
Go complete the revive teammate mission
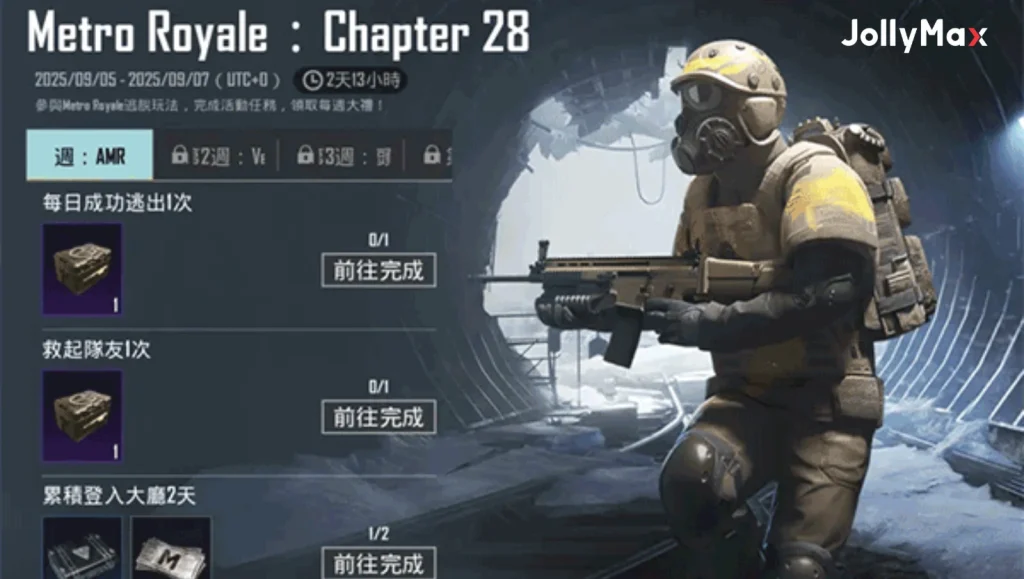379,416
